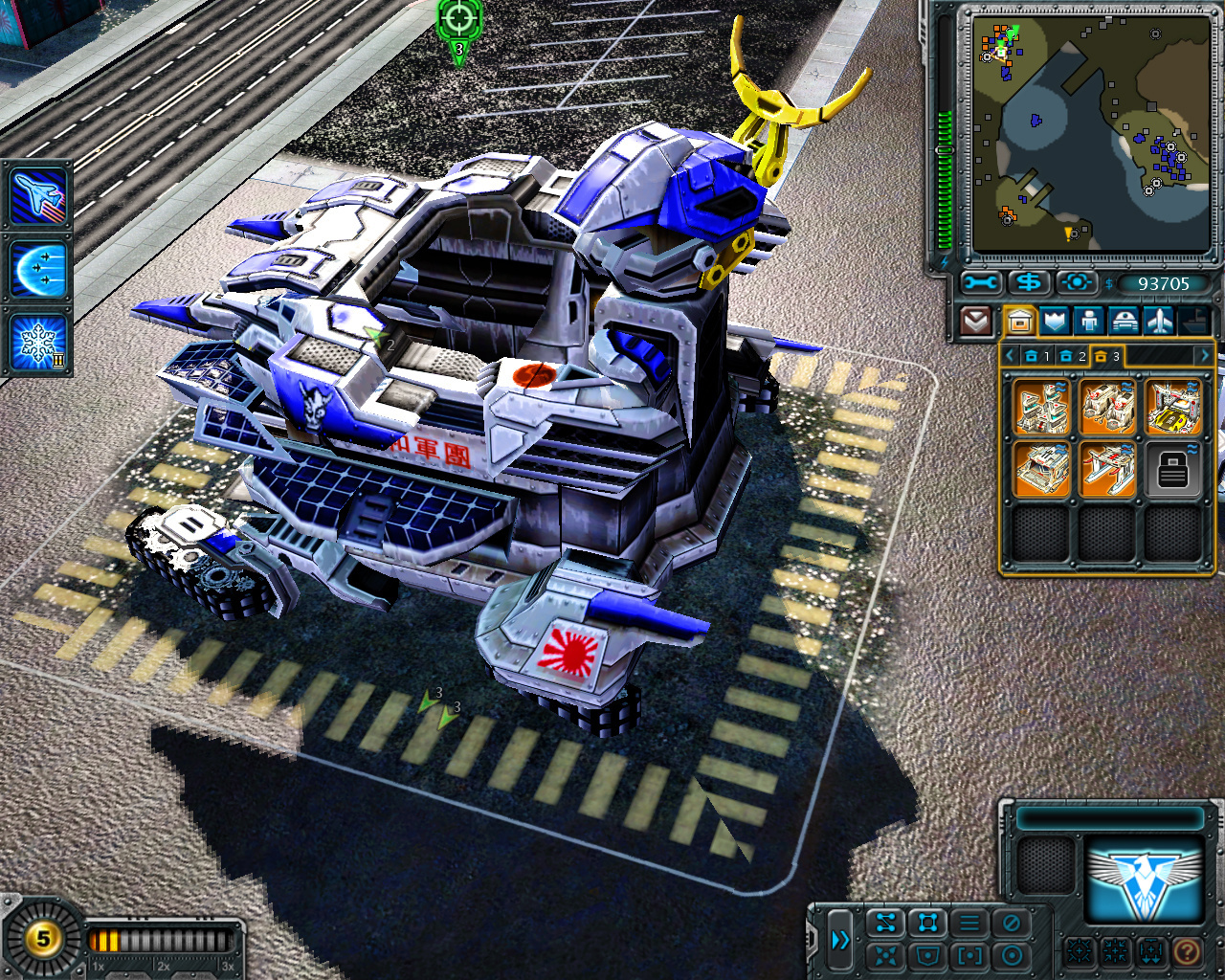Screen dimensions: 1225x980
Task: Click the next queue arrow in build panel
Action: click(1204, 356)
